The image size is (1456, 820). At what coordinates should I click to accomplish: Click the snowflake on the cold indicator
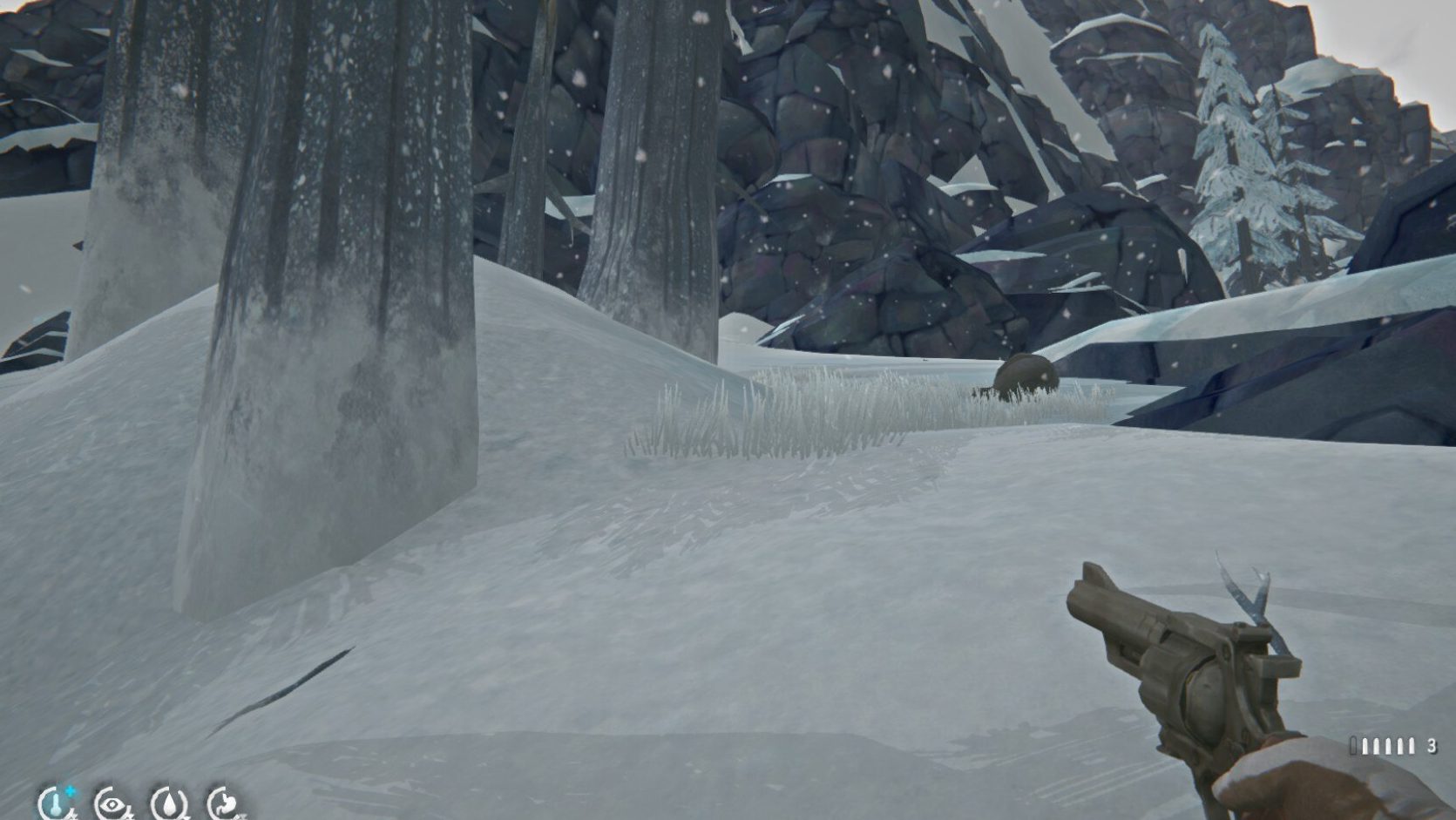pos(70,791)
